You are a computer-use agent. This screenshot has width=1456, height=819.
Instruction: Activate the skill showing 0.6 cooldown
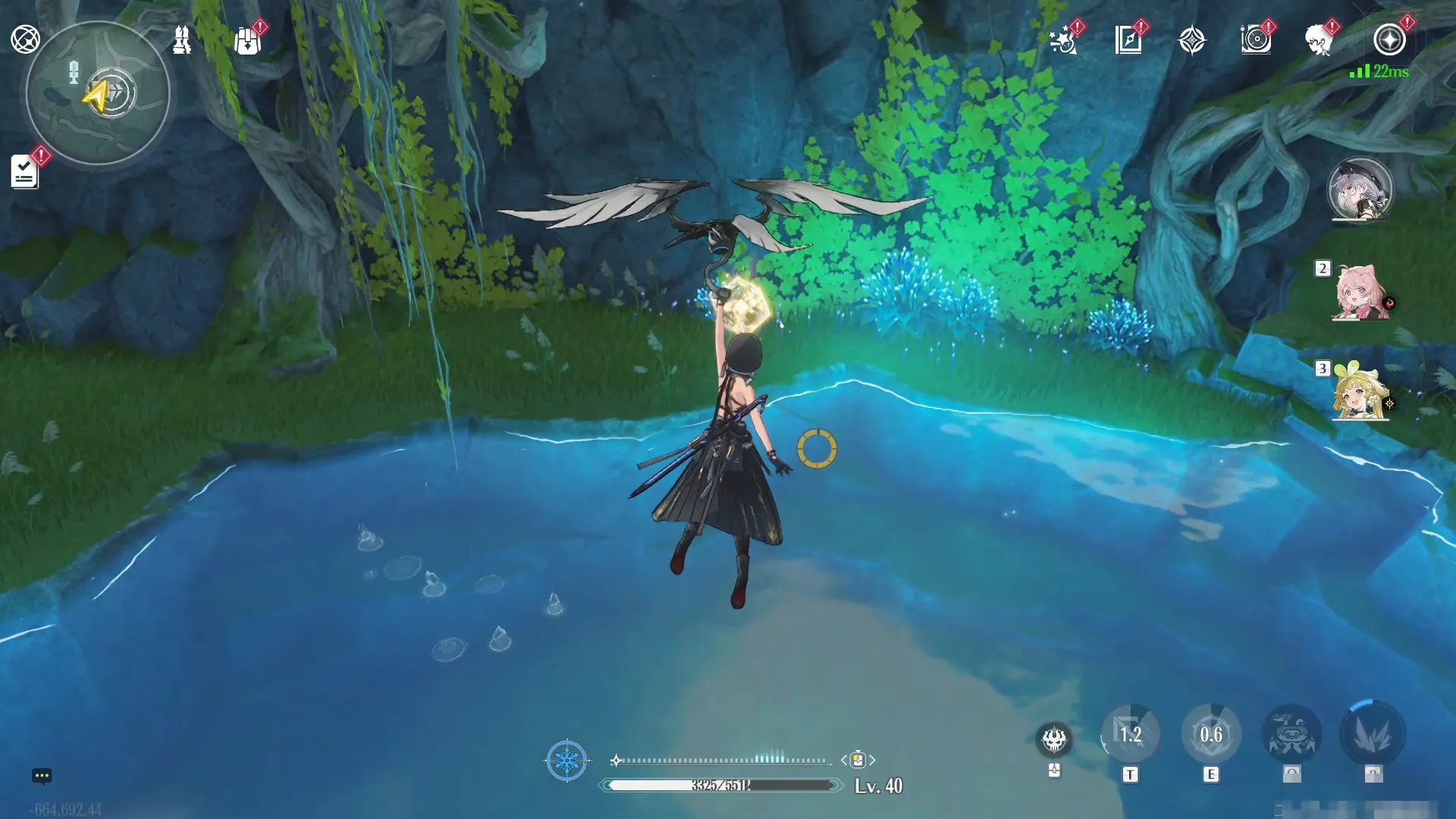[x=1211, y=734]
